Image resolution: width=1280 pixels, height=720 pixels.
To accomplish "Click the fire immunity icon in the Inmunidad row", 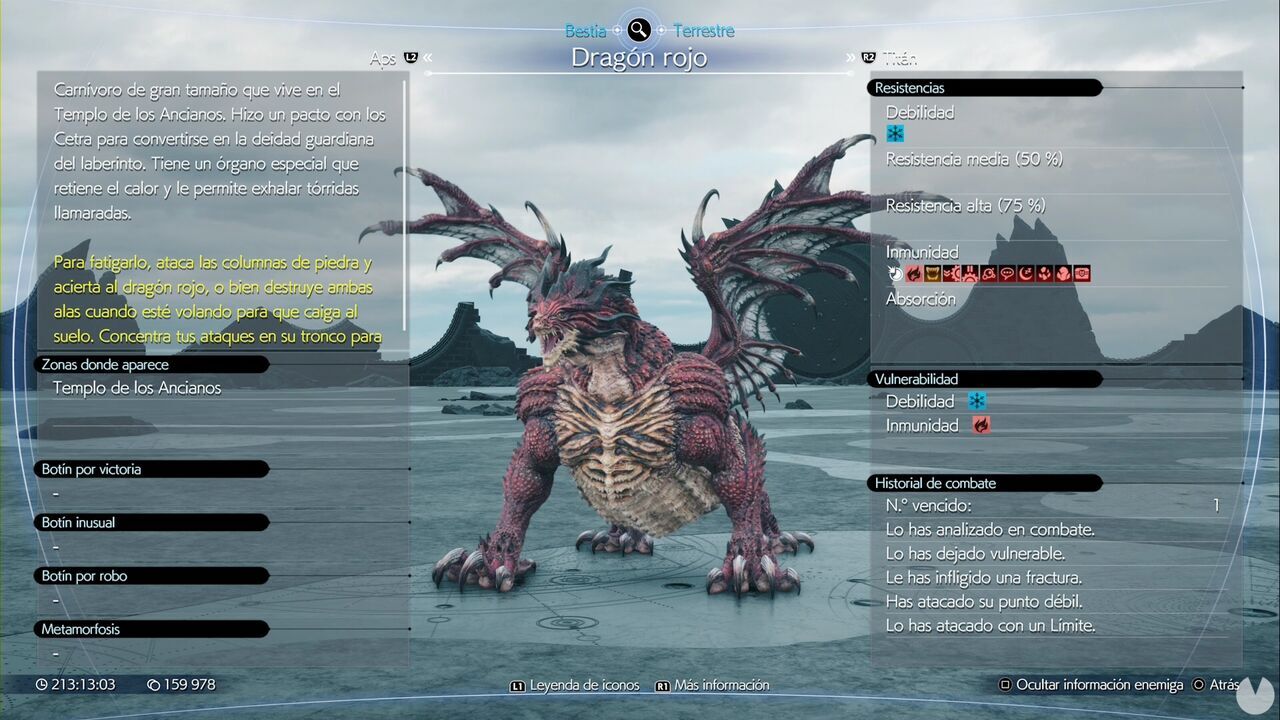I will 913,274.
